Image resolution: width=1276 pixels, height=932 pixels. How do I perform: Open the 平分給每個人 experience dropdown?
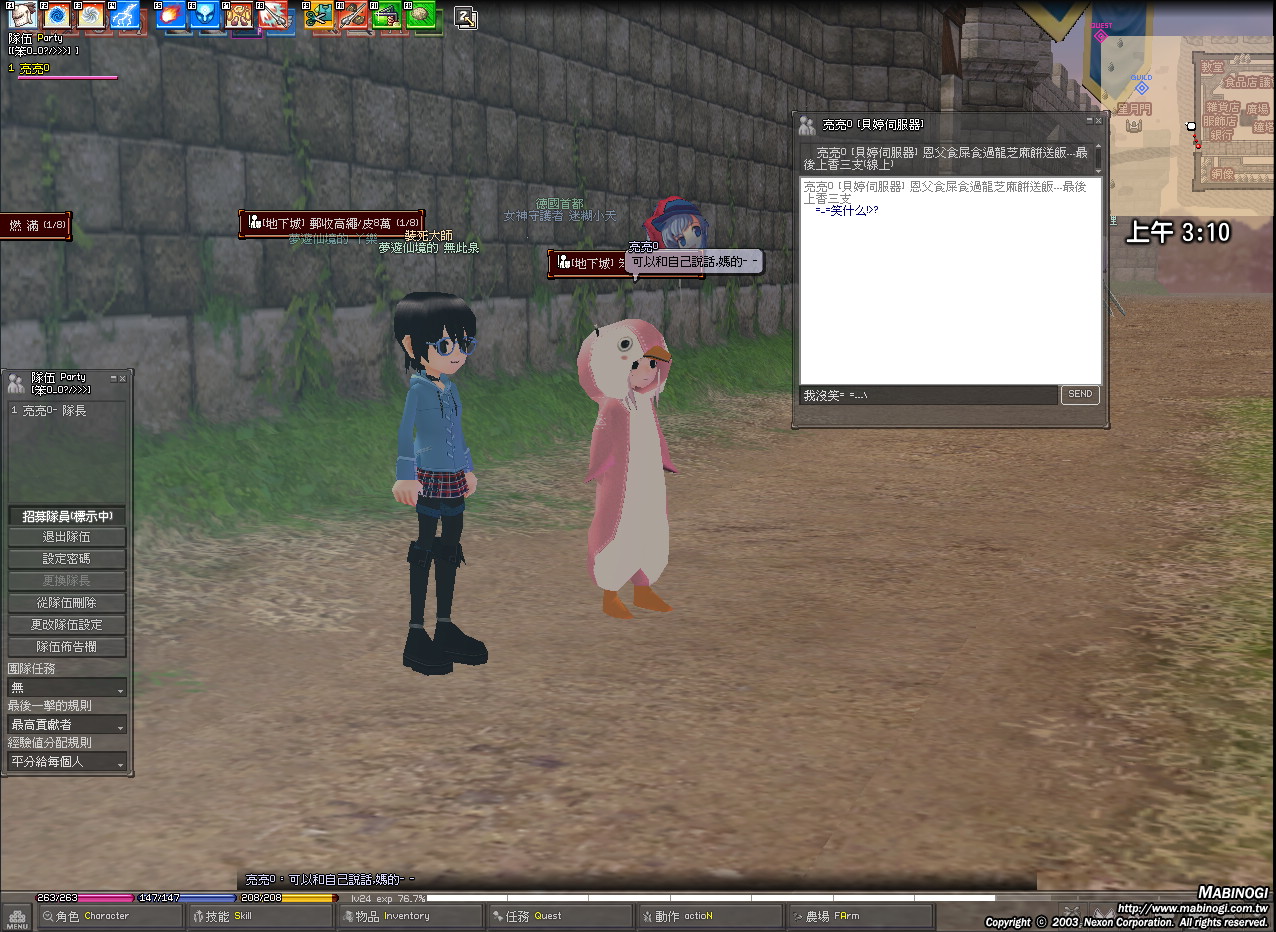click(67, 762)
